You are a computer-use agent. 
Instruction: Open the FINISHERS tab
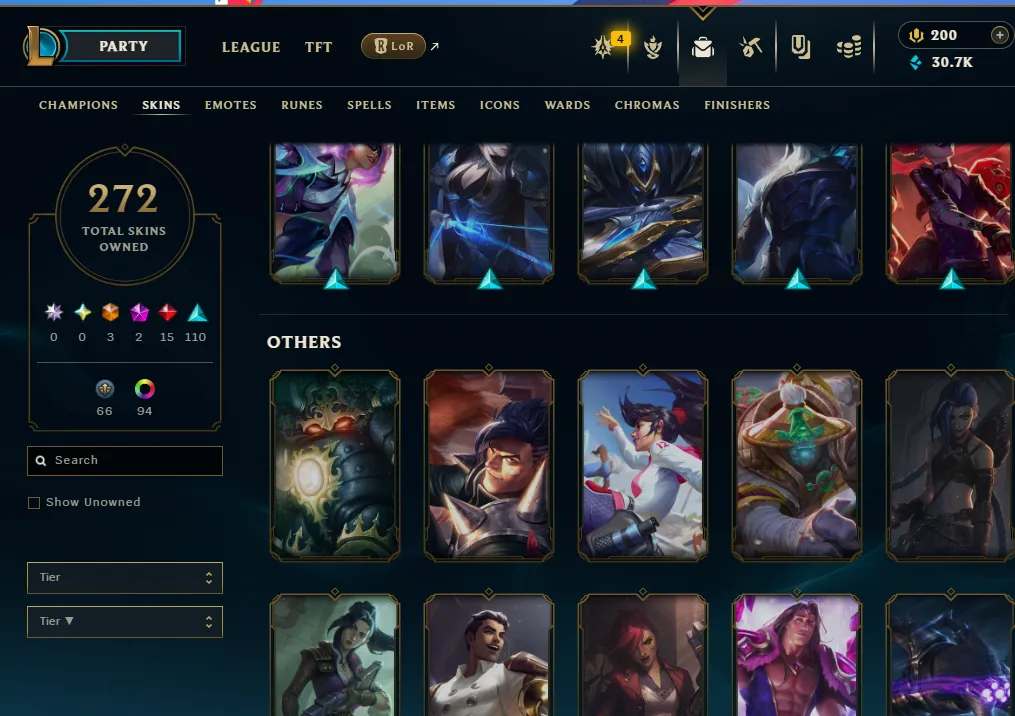(x=737, y=105)
